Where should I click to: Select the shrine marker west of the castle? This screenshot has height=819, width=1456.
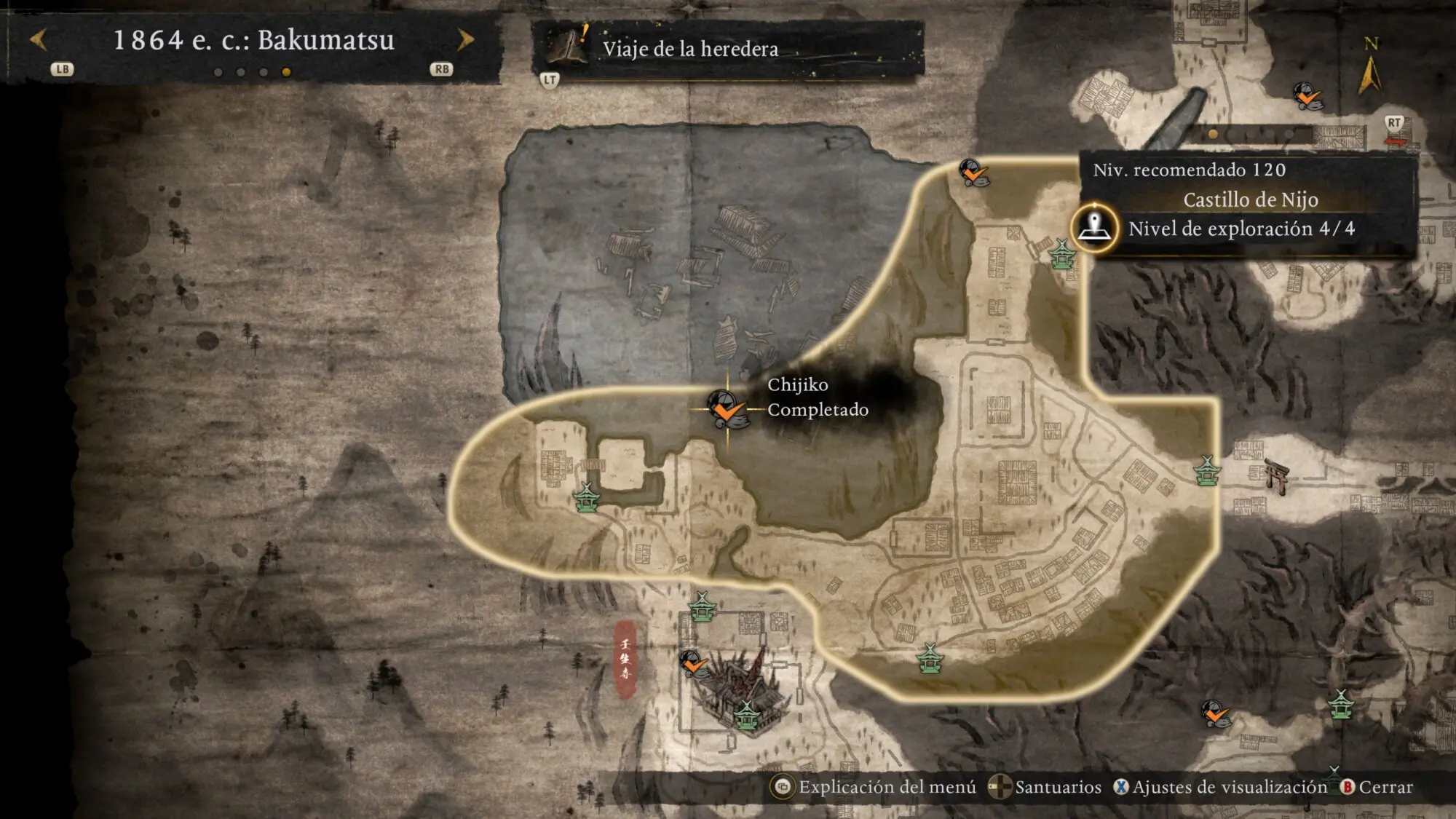(x=587, y=498)
